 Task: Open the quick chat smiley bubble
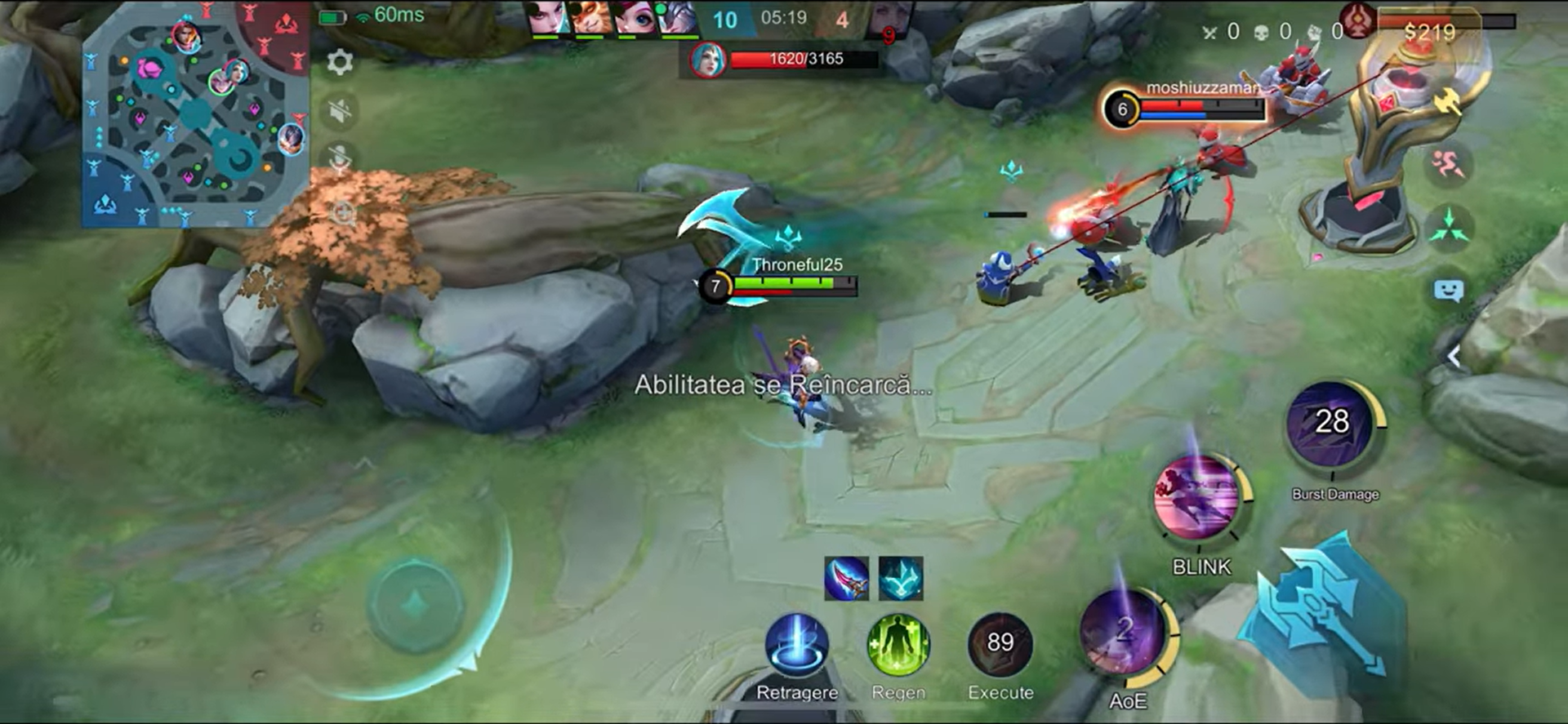tap(1448, 291)
